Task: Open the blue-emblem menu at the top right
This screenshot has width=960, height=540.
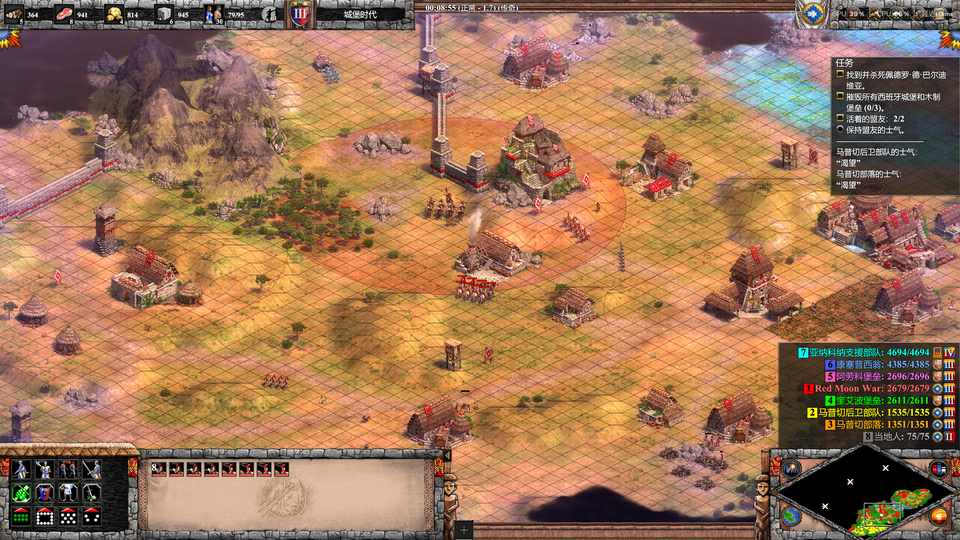Action: coord(811,13)
